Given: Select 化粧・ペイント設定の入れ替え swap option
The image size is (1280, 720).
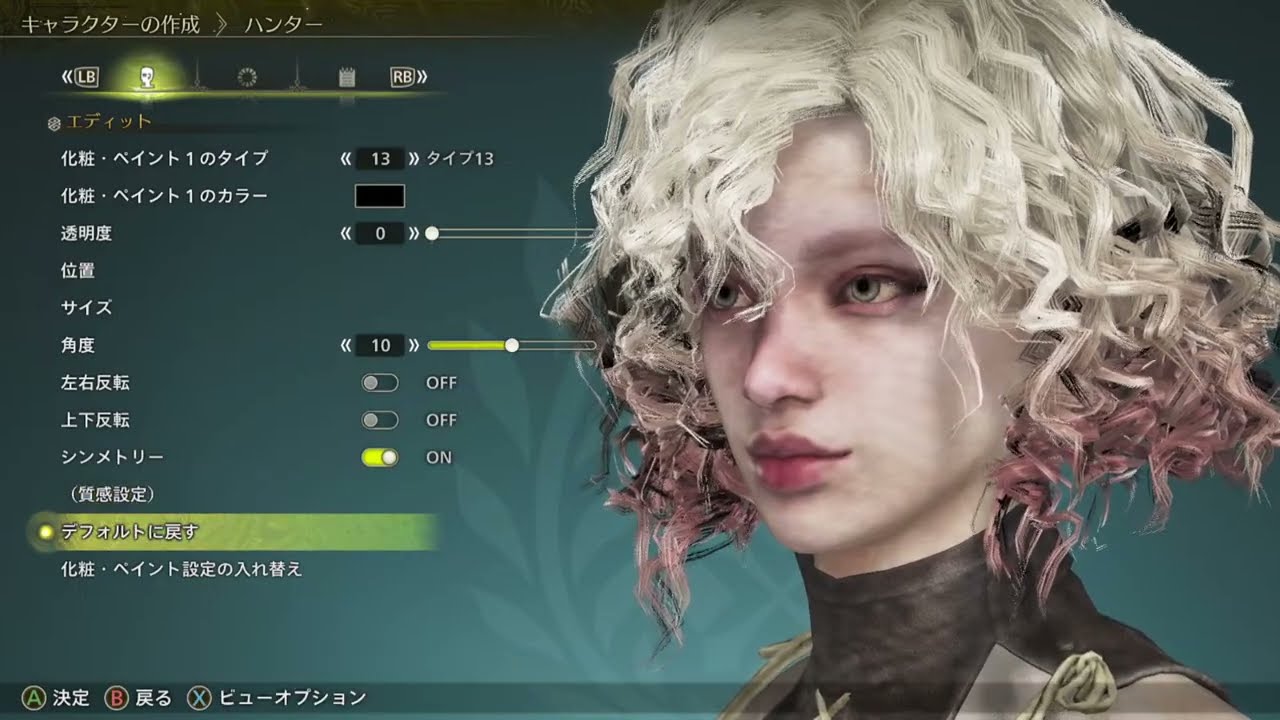Looking at the screenshot, I should pos(181,569).
